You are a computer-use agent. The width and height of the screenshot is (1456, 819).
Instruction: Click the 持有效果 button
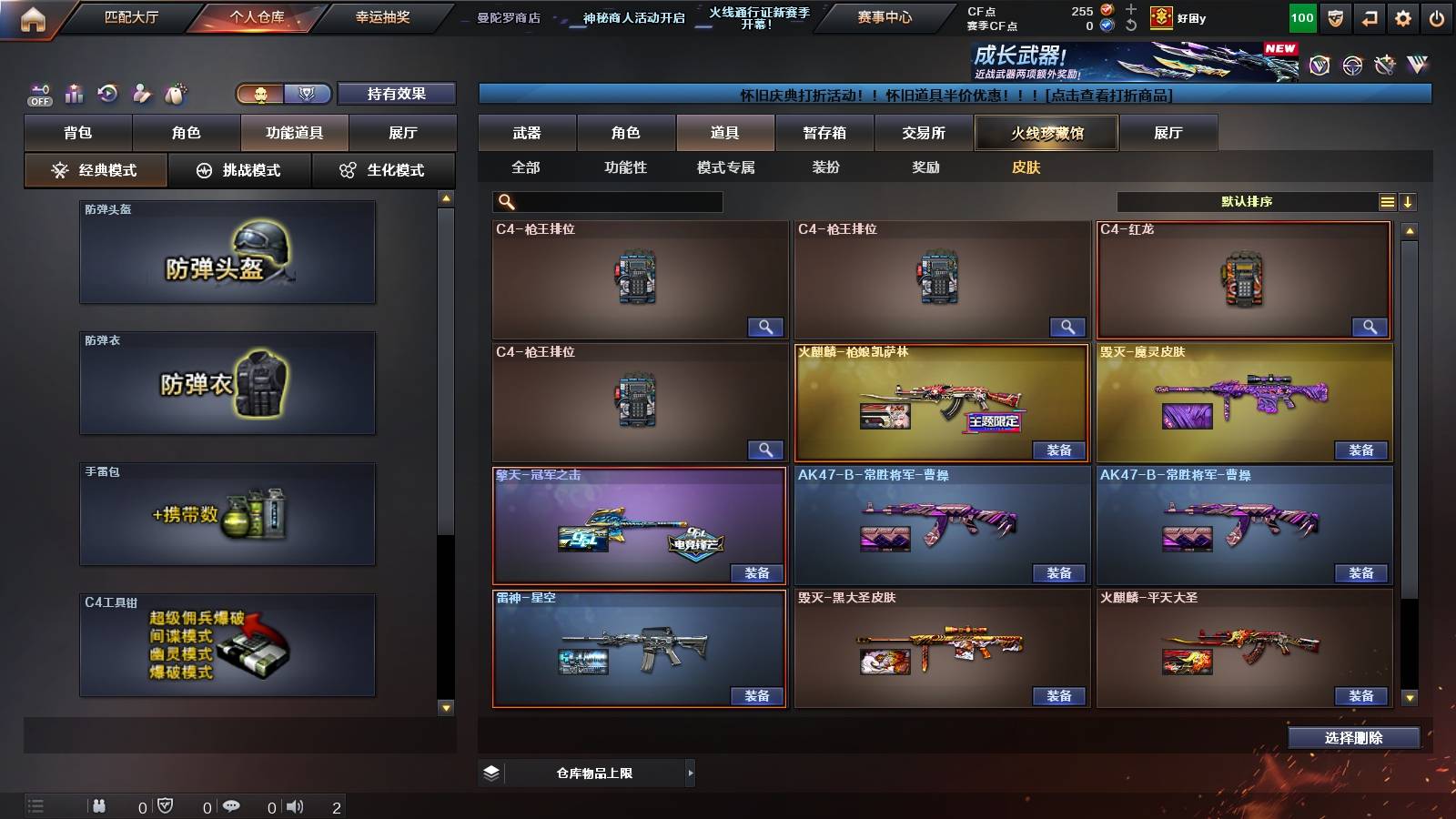click(x=398, y=93)
